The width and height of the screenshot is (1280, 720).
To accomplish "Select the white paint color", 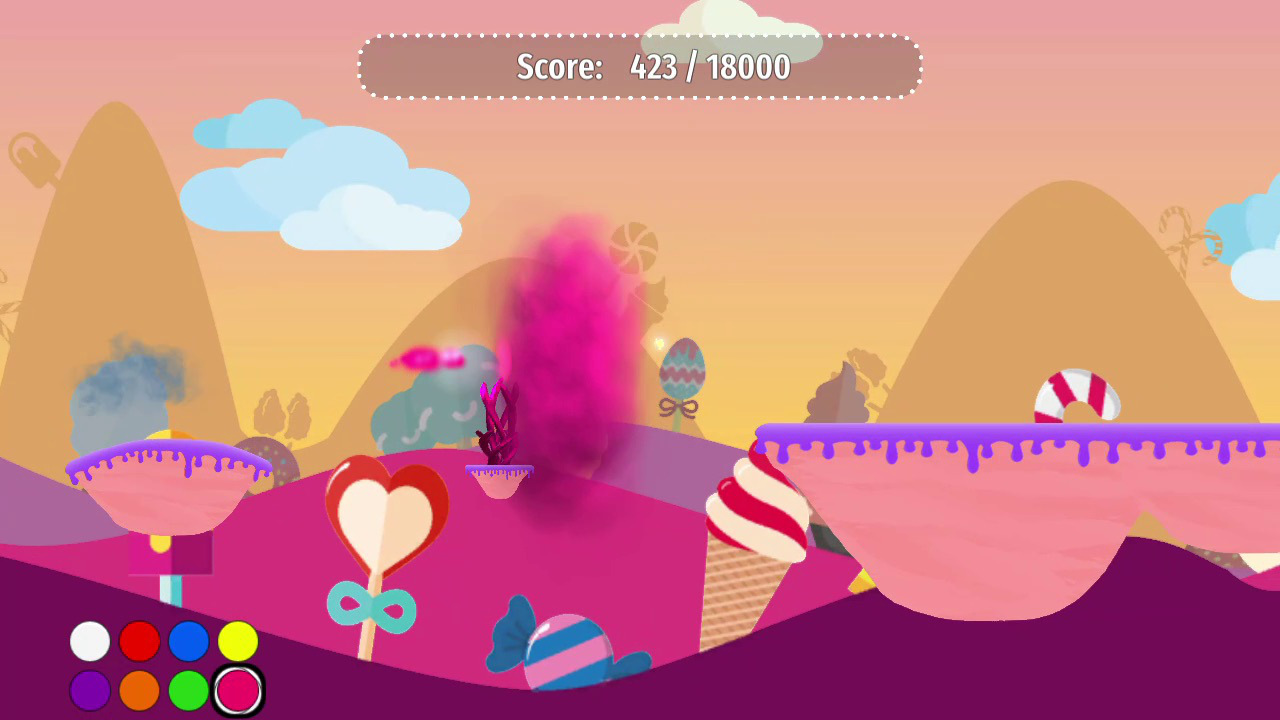I will (x=88, y=642).
